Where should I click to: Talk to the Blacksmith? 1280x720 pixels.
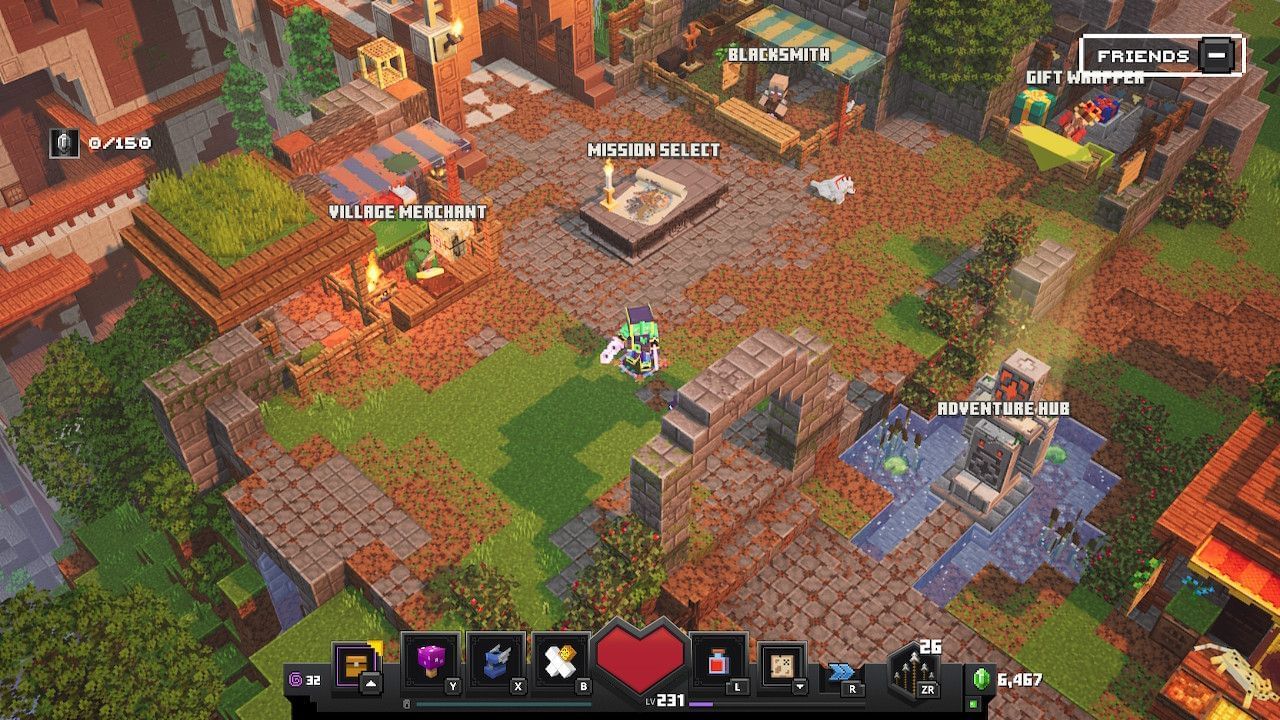tap(775, 95)
